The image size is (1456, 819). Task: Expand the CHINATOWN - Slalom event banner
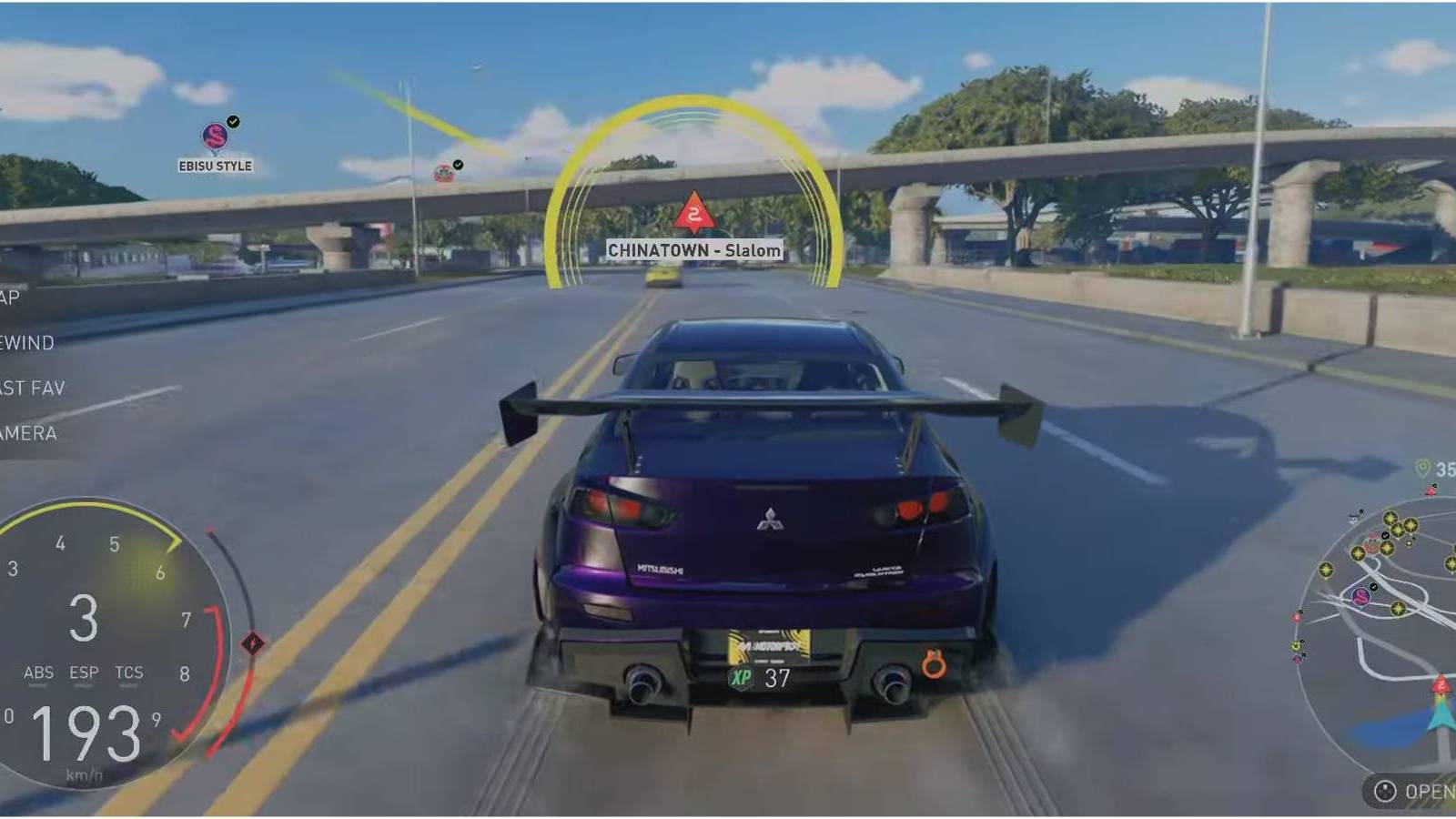(694, 249)
